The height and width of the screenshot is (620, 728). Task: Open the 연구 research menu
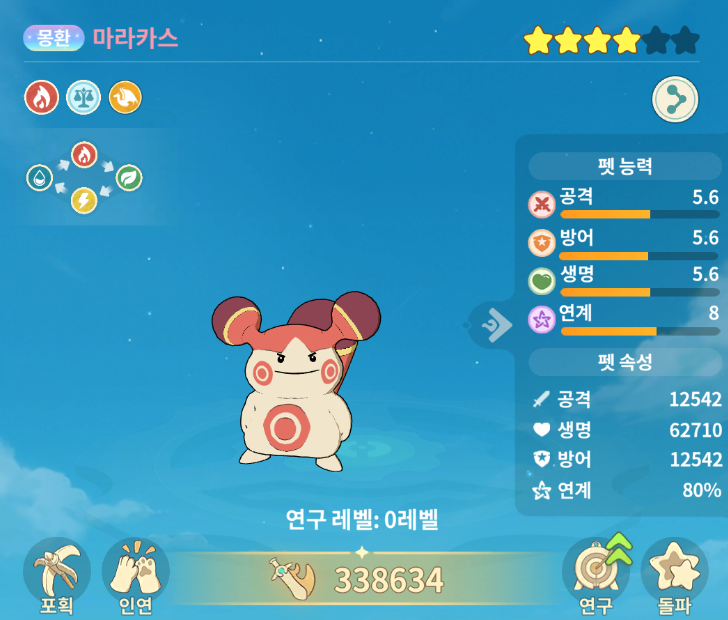596,574
